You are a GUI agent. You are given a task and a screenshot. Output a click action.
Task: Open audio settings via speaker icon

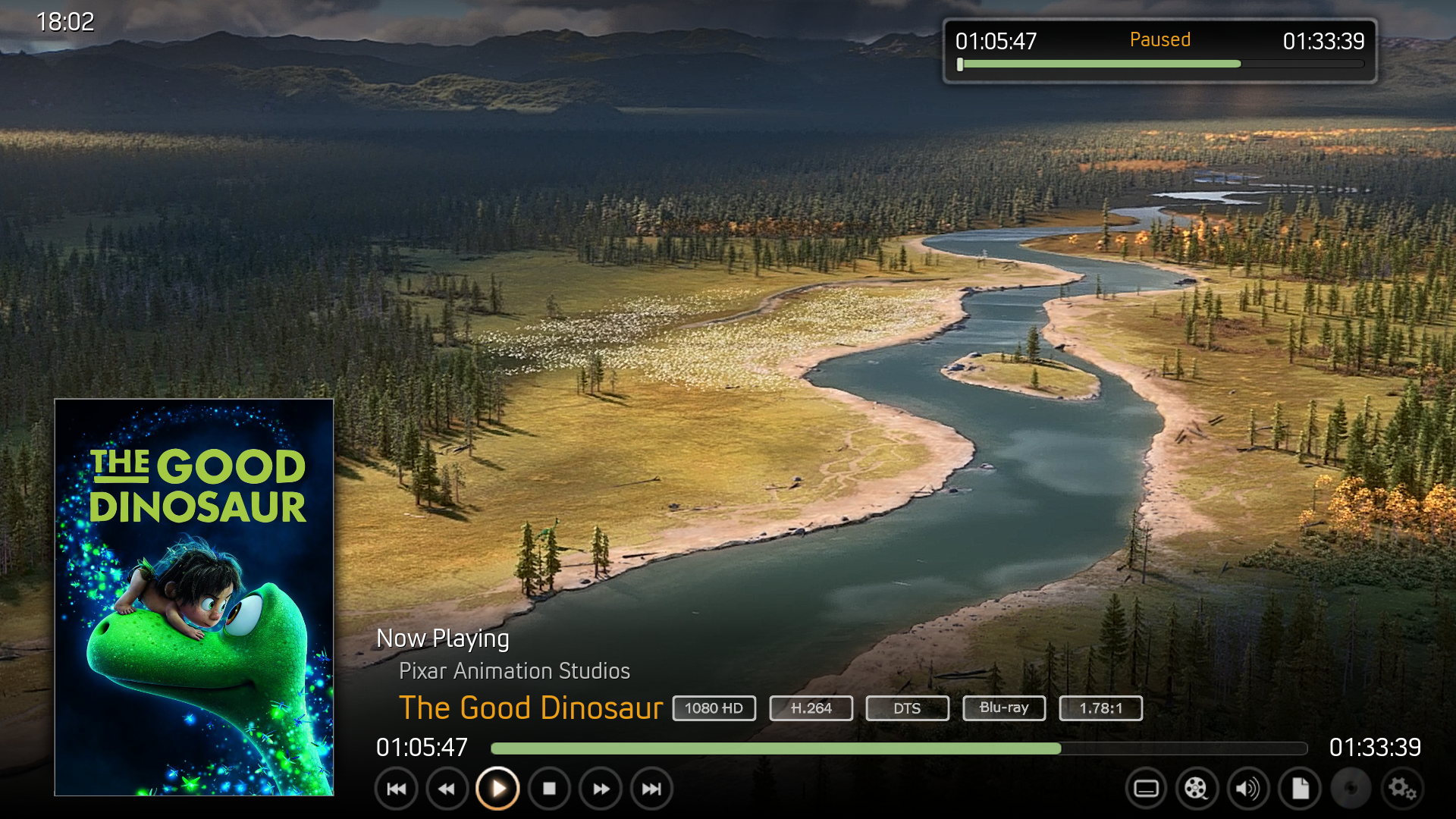coord(1247,789)
